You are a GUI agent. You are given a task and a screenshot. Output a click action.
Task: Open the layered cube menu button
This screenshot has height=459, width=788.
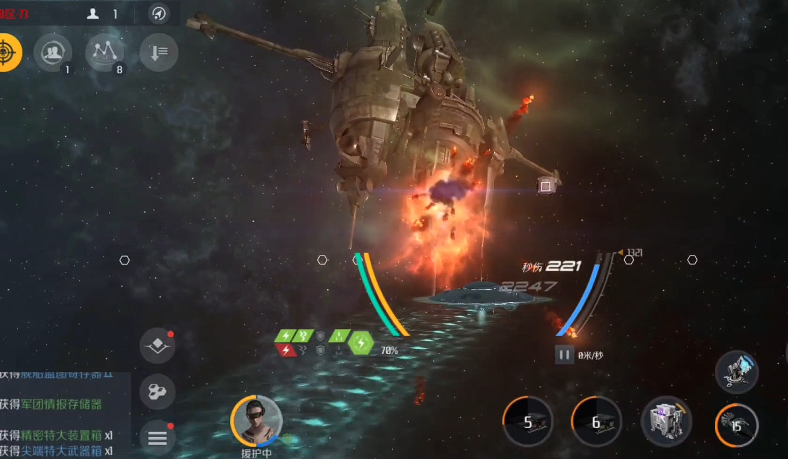(x=157, y=346)
